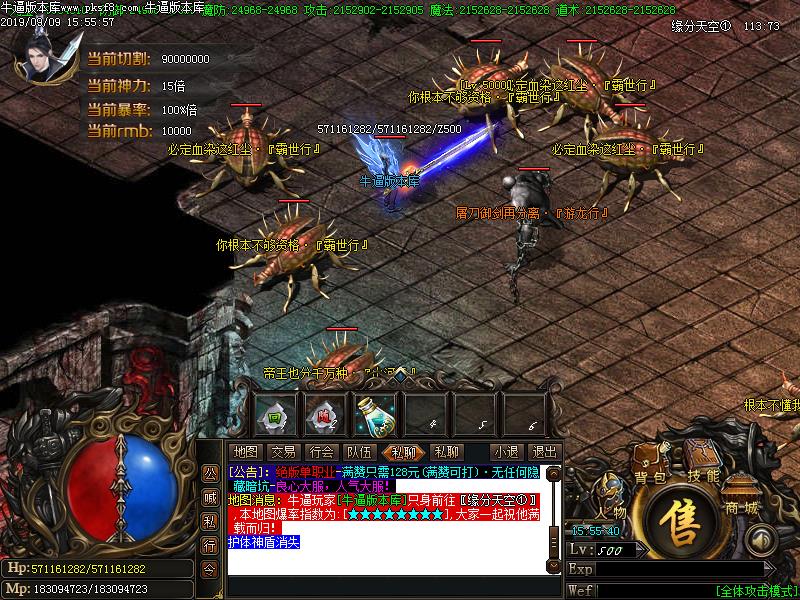Image resolution: width=800 pixels, height=600 pixels.
Task: Open the 行会 (Guild) panel
Action: click(x=321, y=452)
